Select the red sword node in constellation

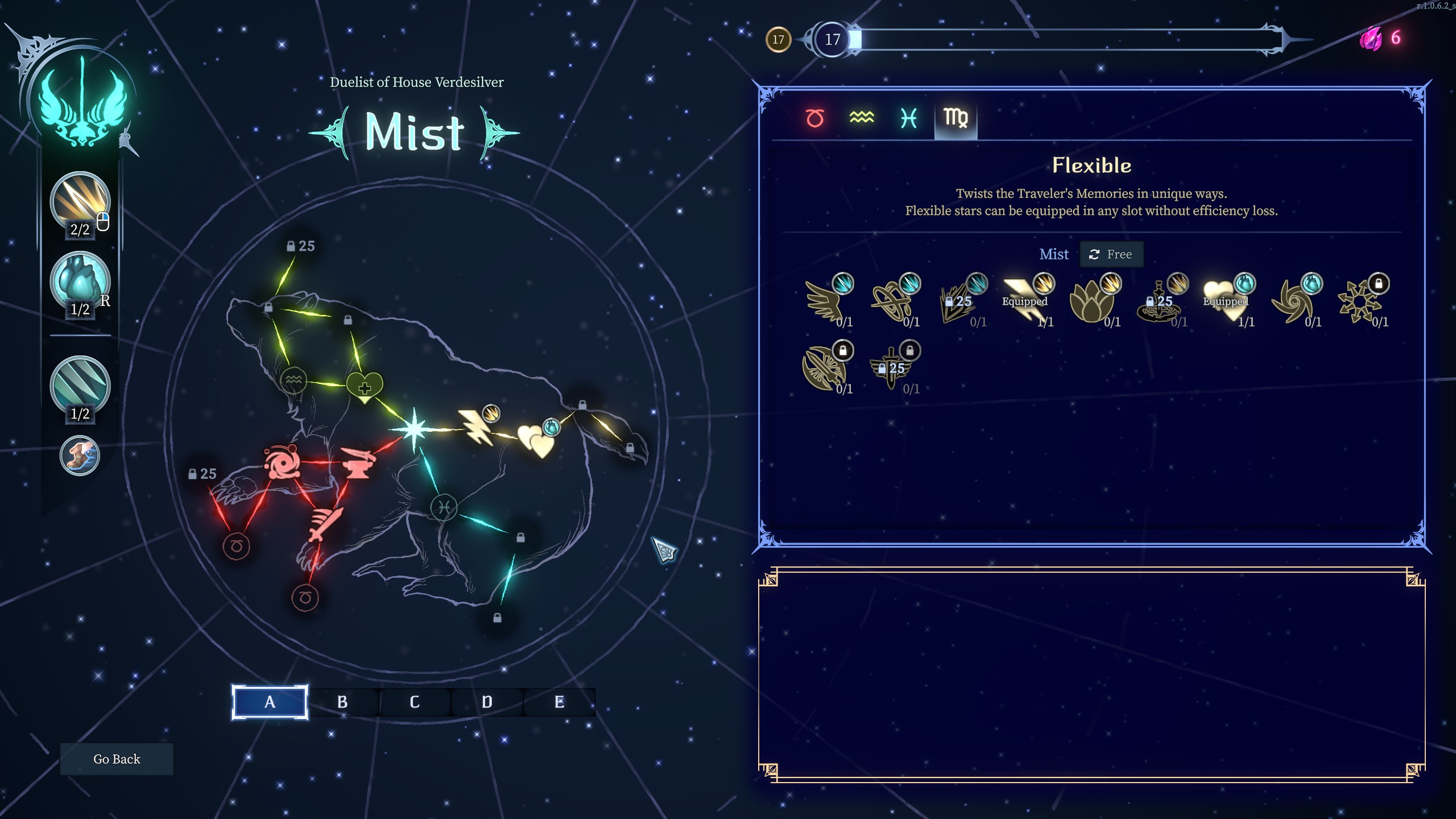tap(325, 524)
